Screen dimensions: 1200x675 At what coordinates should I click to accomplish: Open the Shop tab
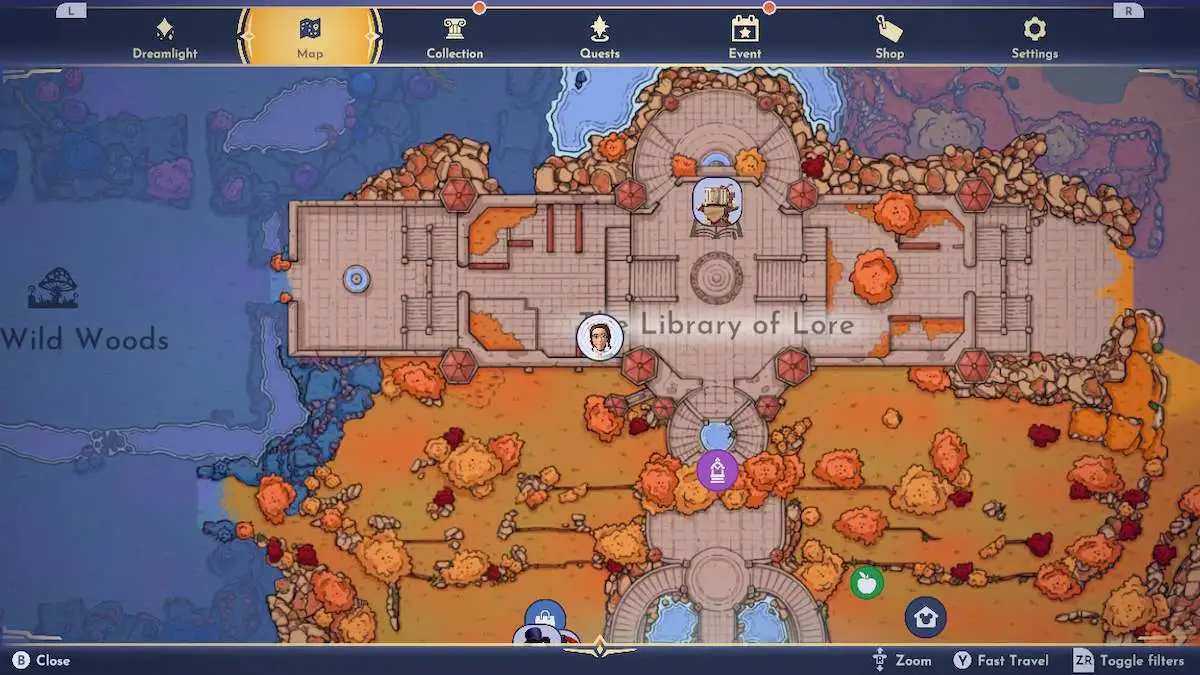(x=889, y=38)
